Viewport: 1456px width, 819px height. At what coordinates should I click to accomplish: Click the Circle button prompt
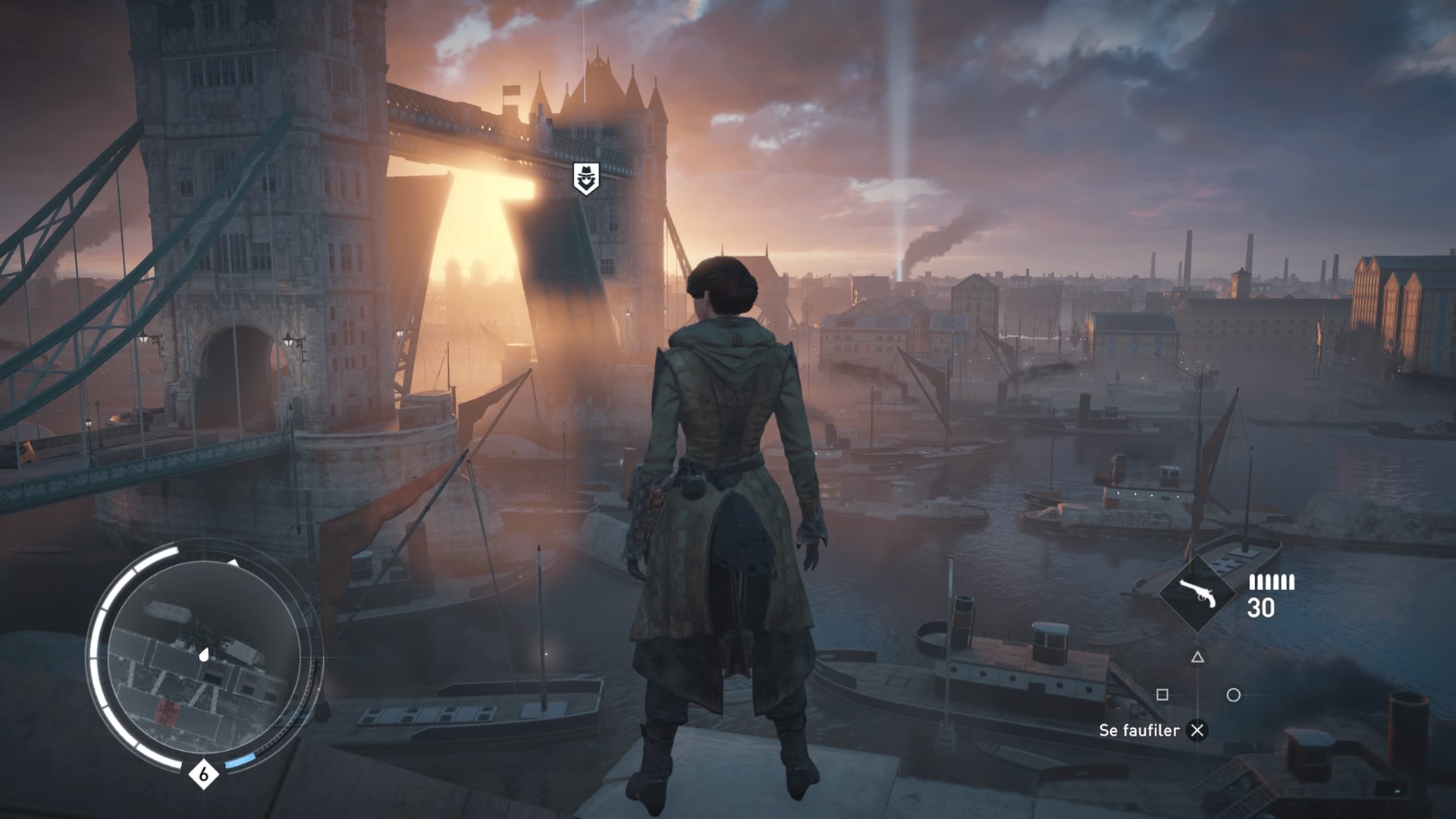1235,695
